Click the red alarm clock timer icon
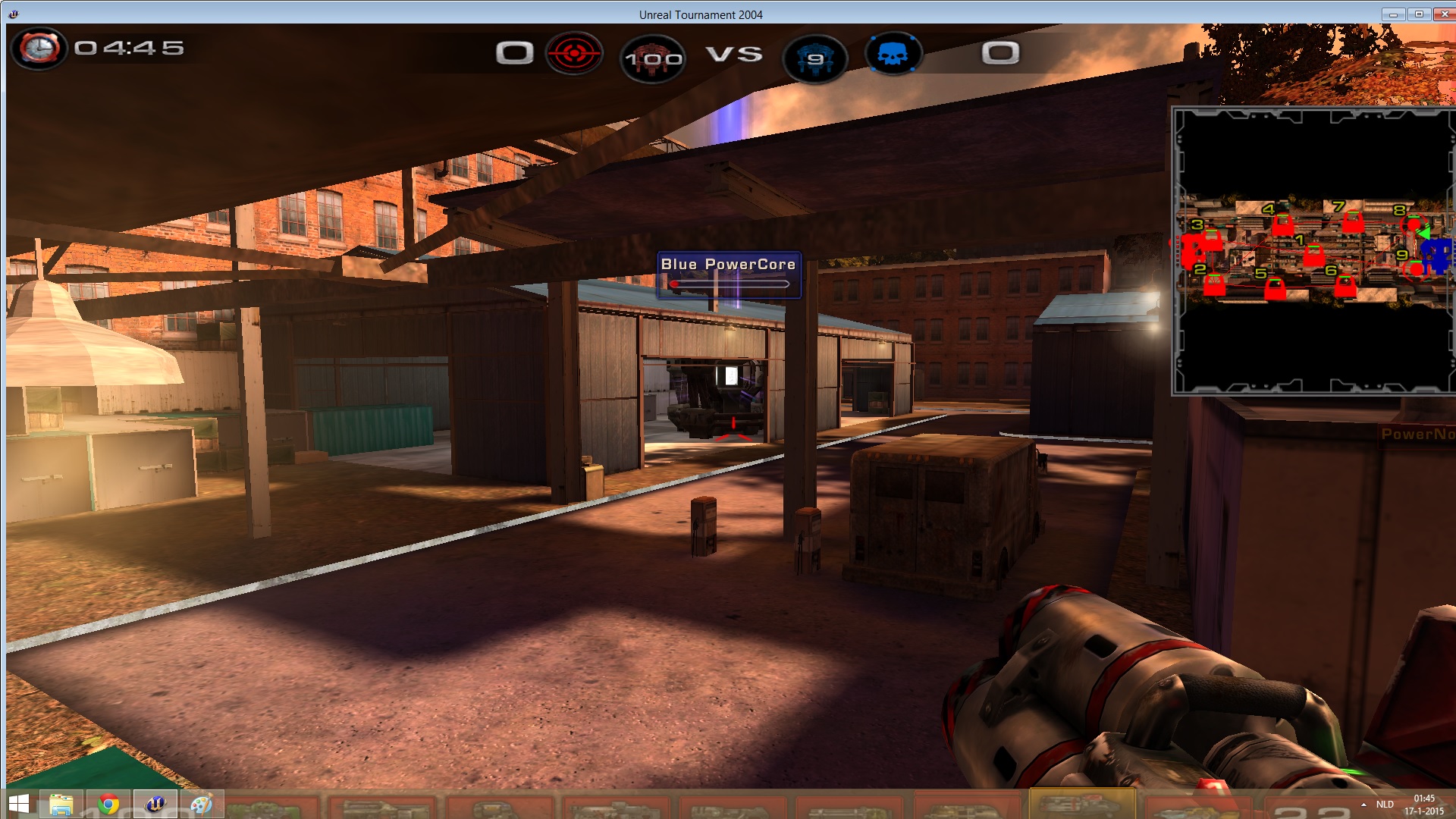1456x819 pixels. 39,49
